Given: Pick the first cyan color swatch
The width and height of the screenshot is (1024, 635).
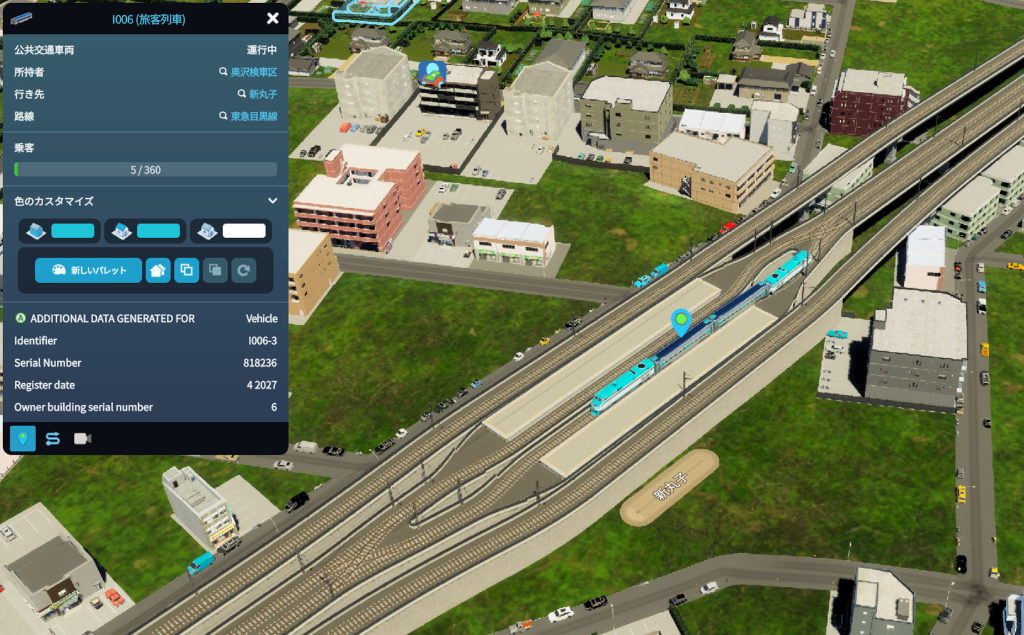Looking at the screenshot, I should click(x=72, y=231).
